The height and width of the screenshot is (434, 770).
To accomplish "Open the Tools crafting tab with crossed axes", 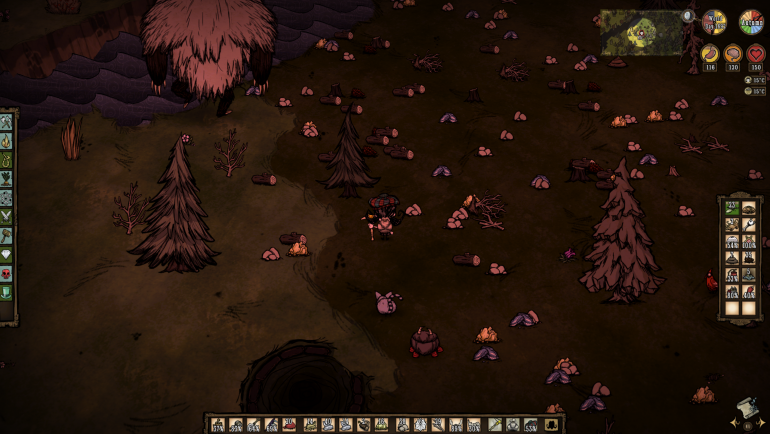I will (x=7, y=123).
